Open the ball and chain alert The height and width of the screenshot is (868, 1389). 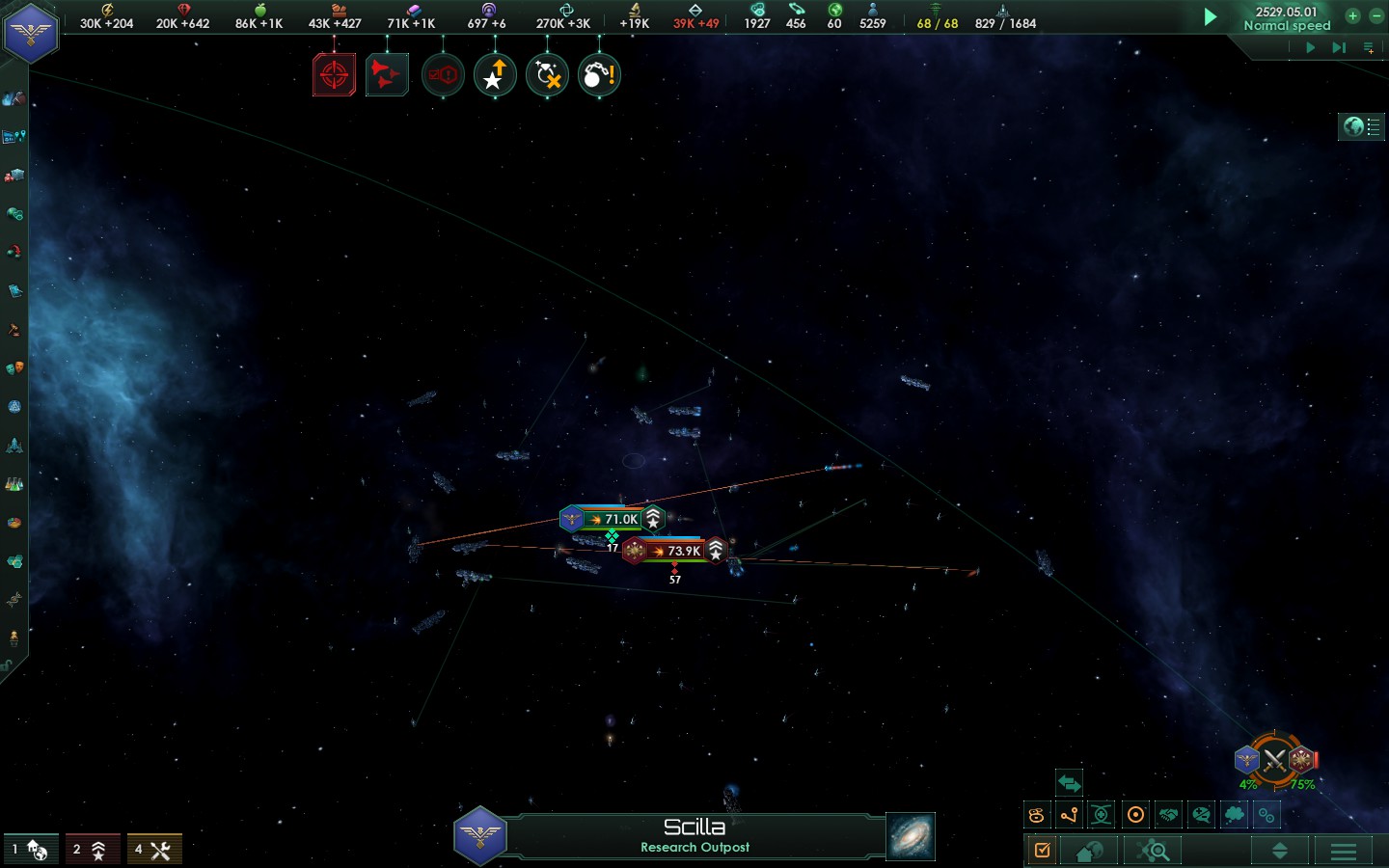click(x=599, y=75)
